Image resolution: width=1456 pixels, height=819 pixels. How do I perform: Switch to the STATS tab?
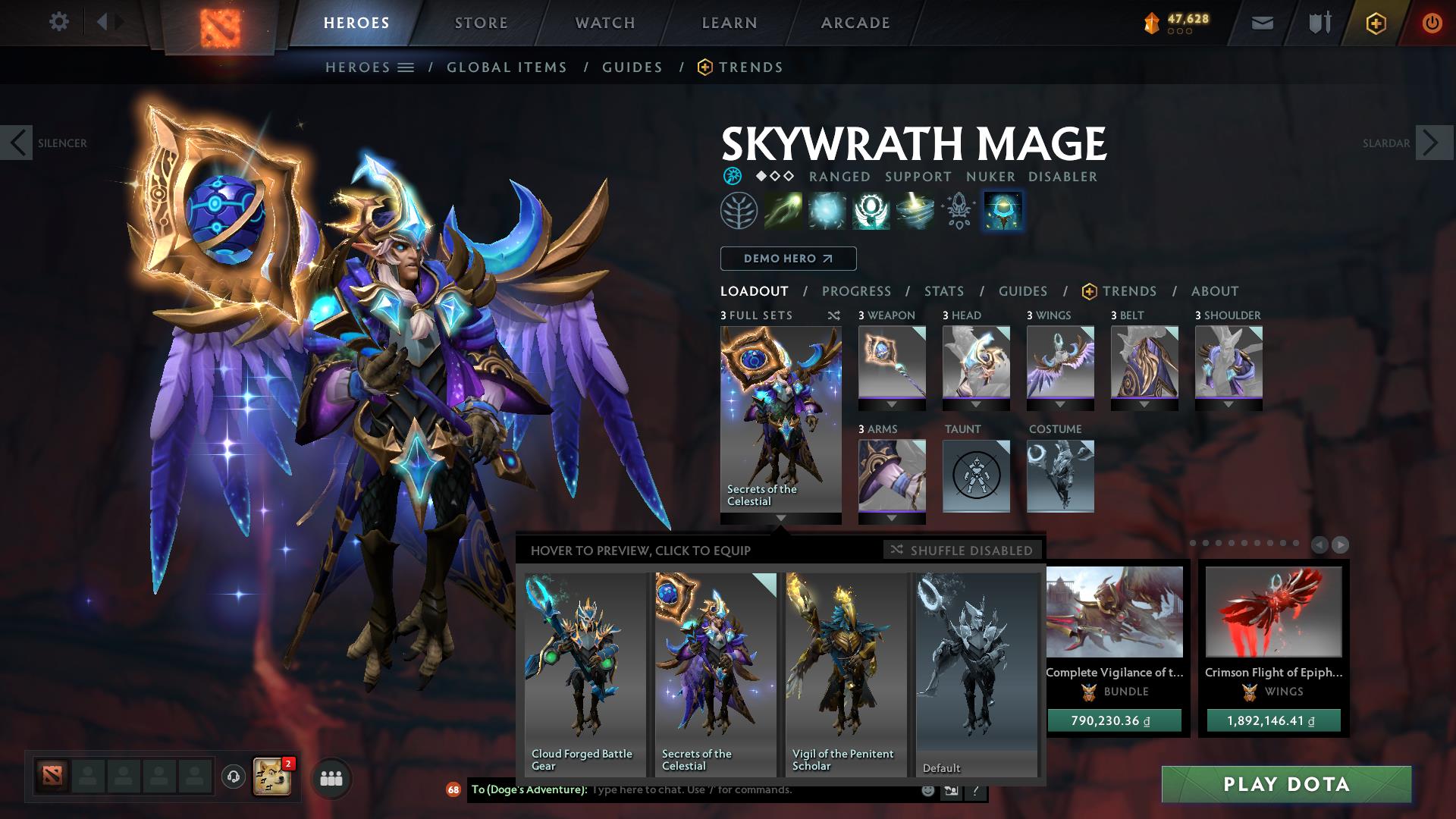click(x=943, y=291)
